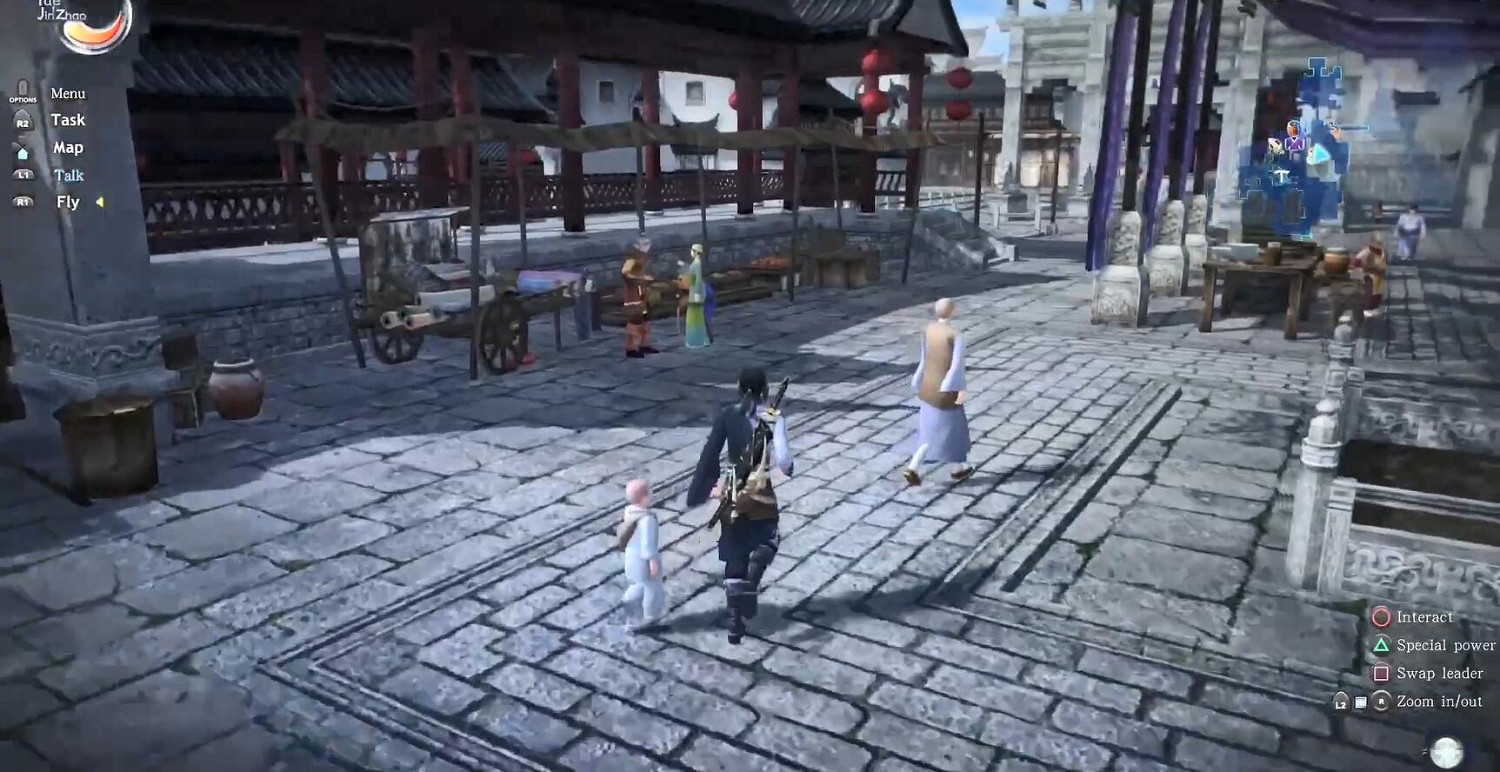Click the orange NPC head marker on the minimap
Screen dimensions: 1500x772
(x=1292, y=127)
